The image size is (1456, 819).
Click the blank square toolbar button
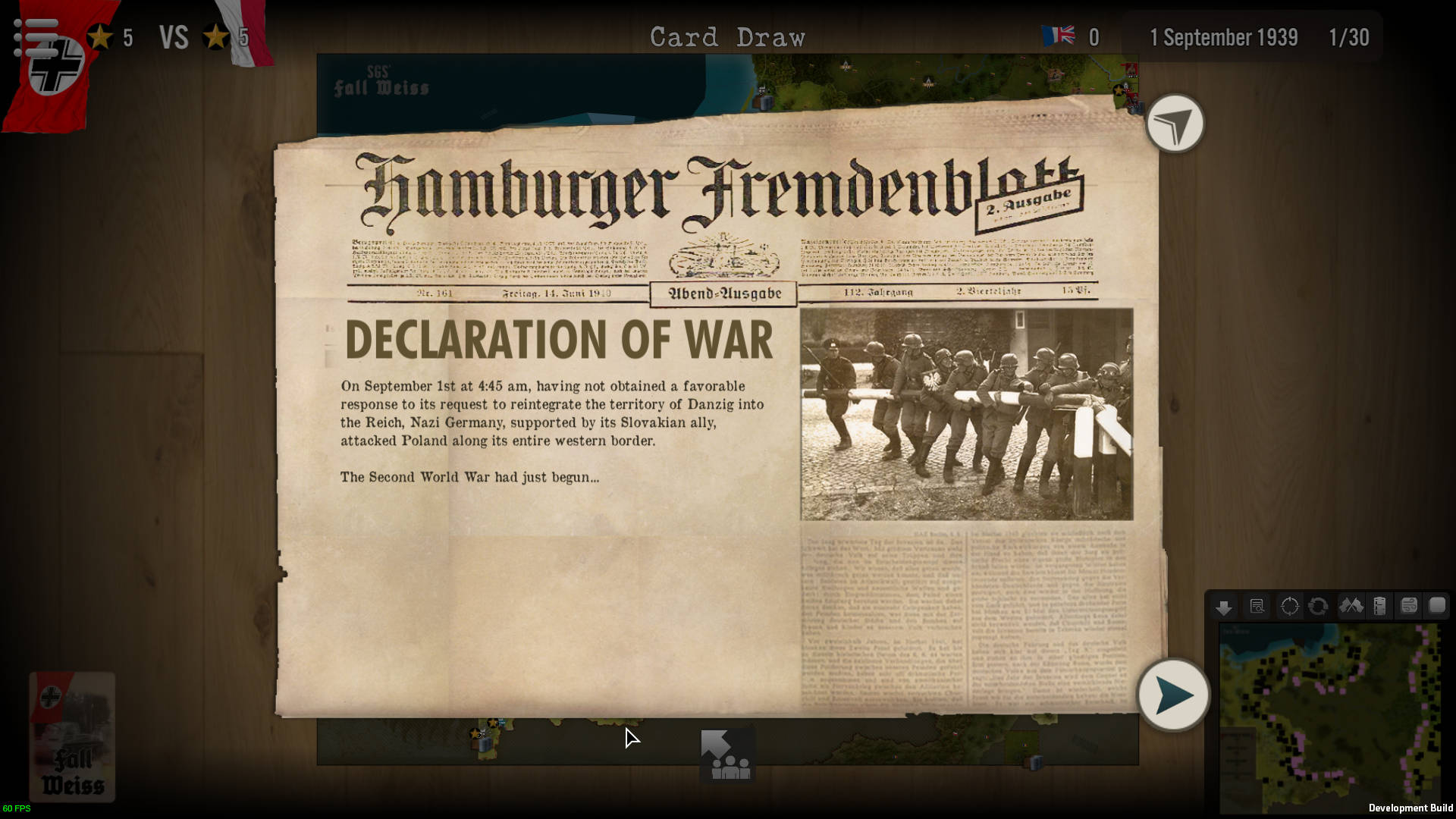tap(1437, 605)
